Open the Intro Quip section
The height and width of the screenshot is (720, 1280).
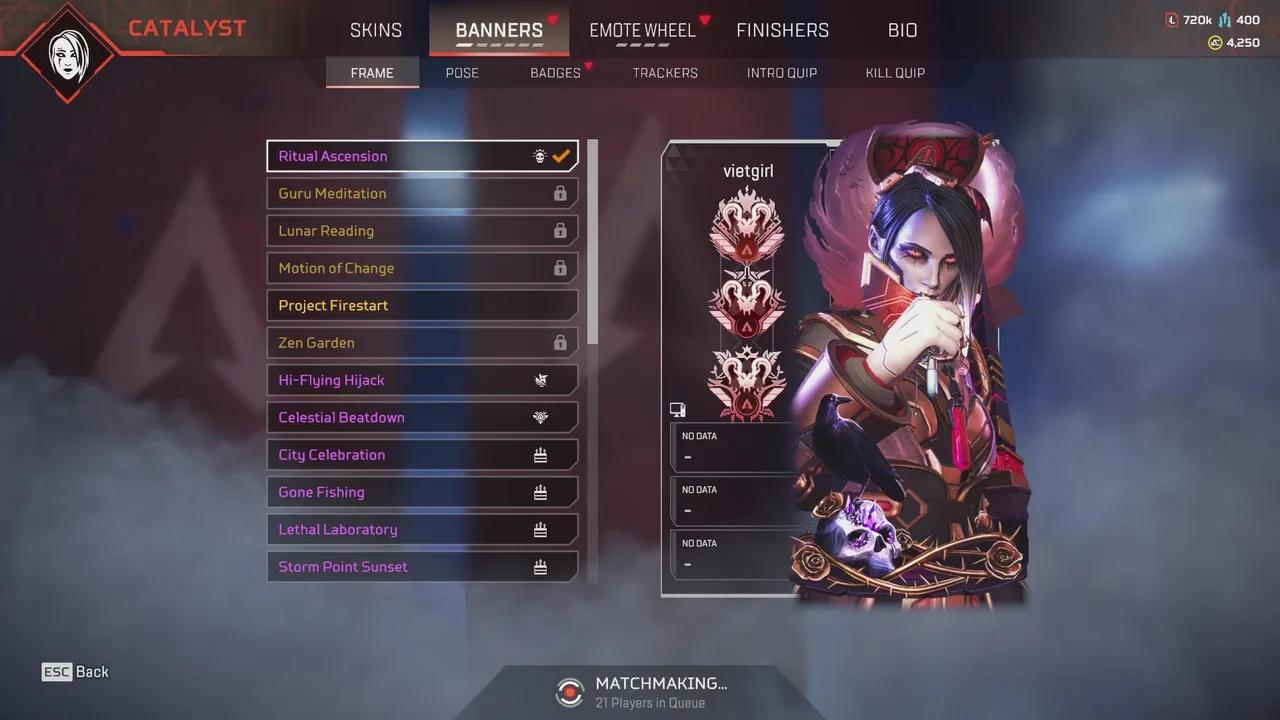pos(782,72)
